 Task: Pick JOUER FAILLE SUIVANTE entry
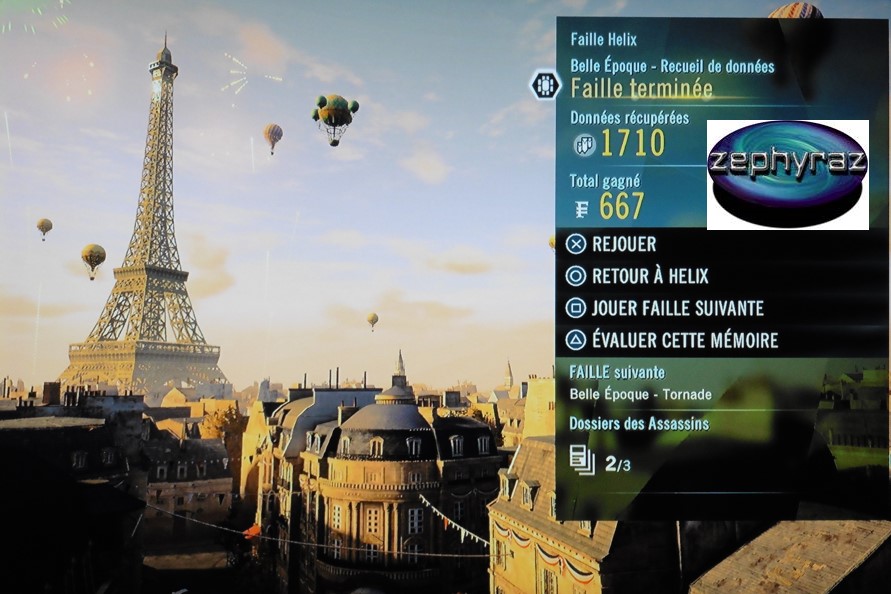click(677, 308)
